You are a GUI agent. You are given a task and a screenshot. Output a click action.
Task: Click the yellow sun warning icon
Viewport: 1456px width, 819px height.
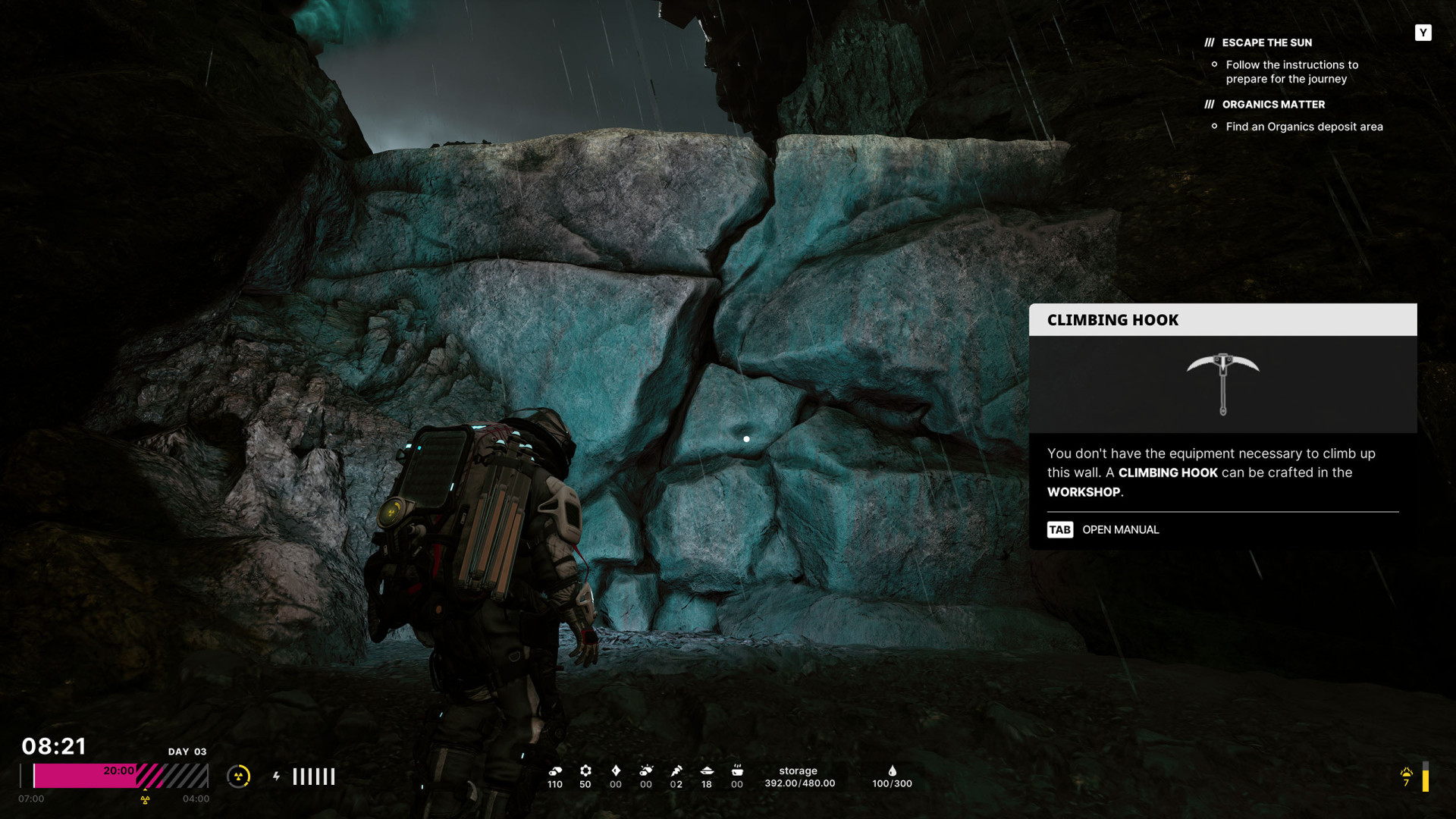pyautogui.click(x=1407, y=773)
